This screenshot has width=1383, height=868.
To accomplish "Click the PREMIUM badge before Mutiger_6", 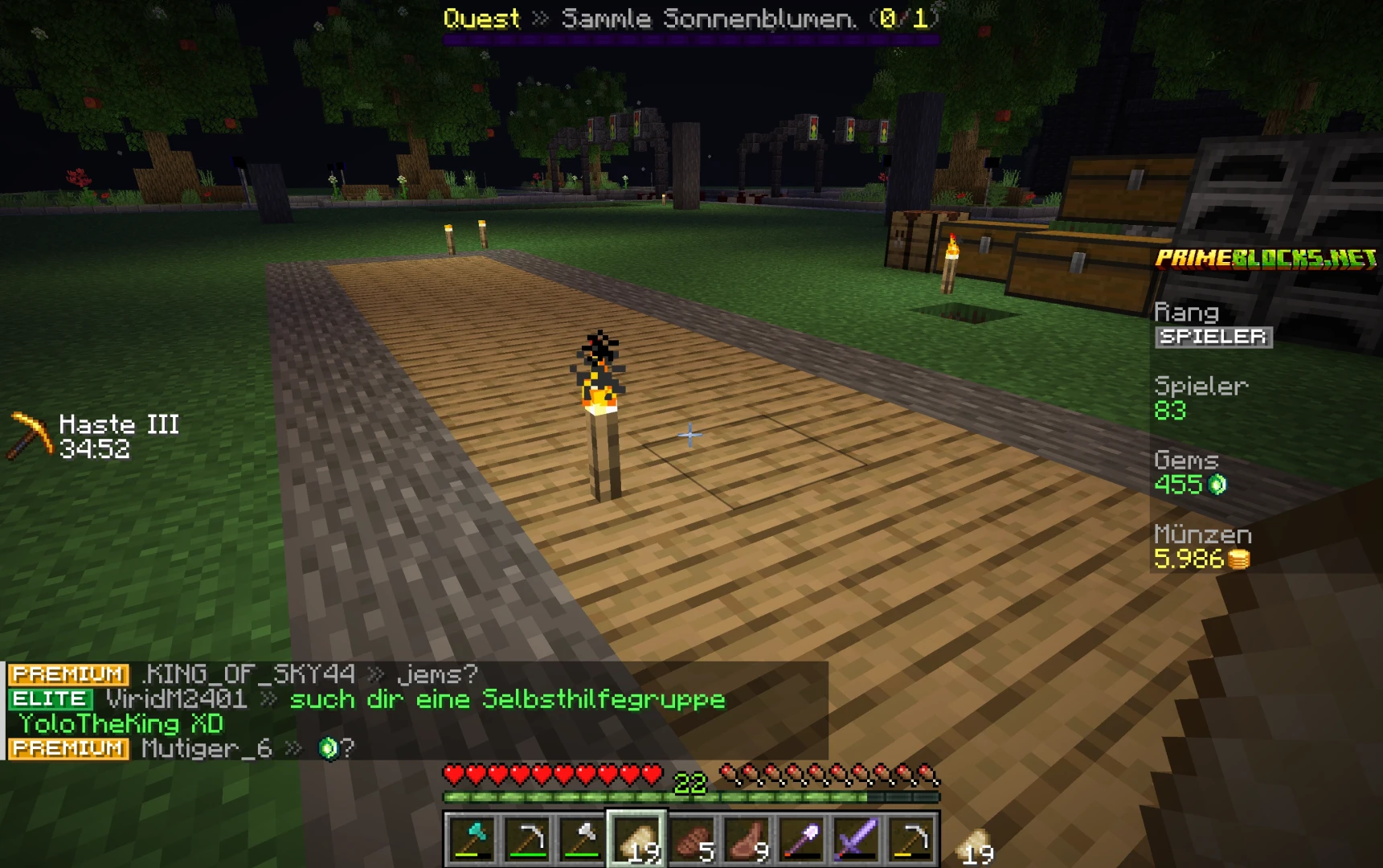I will 68,748.
